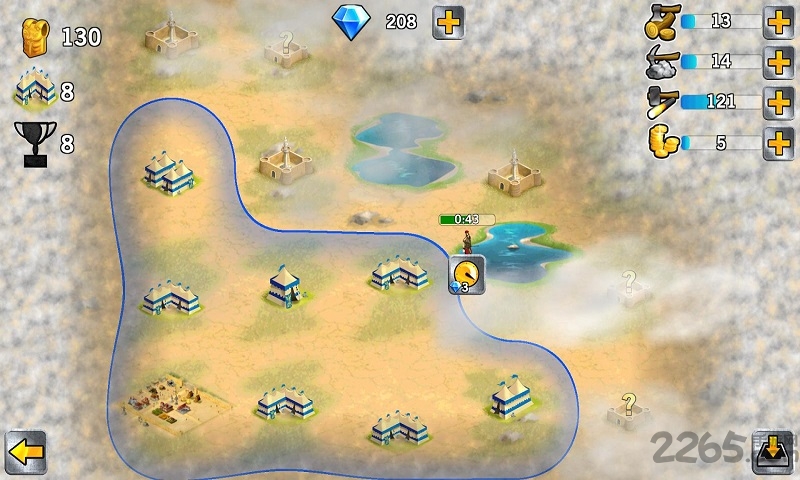Image resolution: width=800 pixels, height=480 pixels.
Task: Add hammer resource with its plus button
Action: (x=778, y=101)
